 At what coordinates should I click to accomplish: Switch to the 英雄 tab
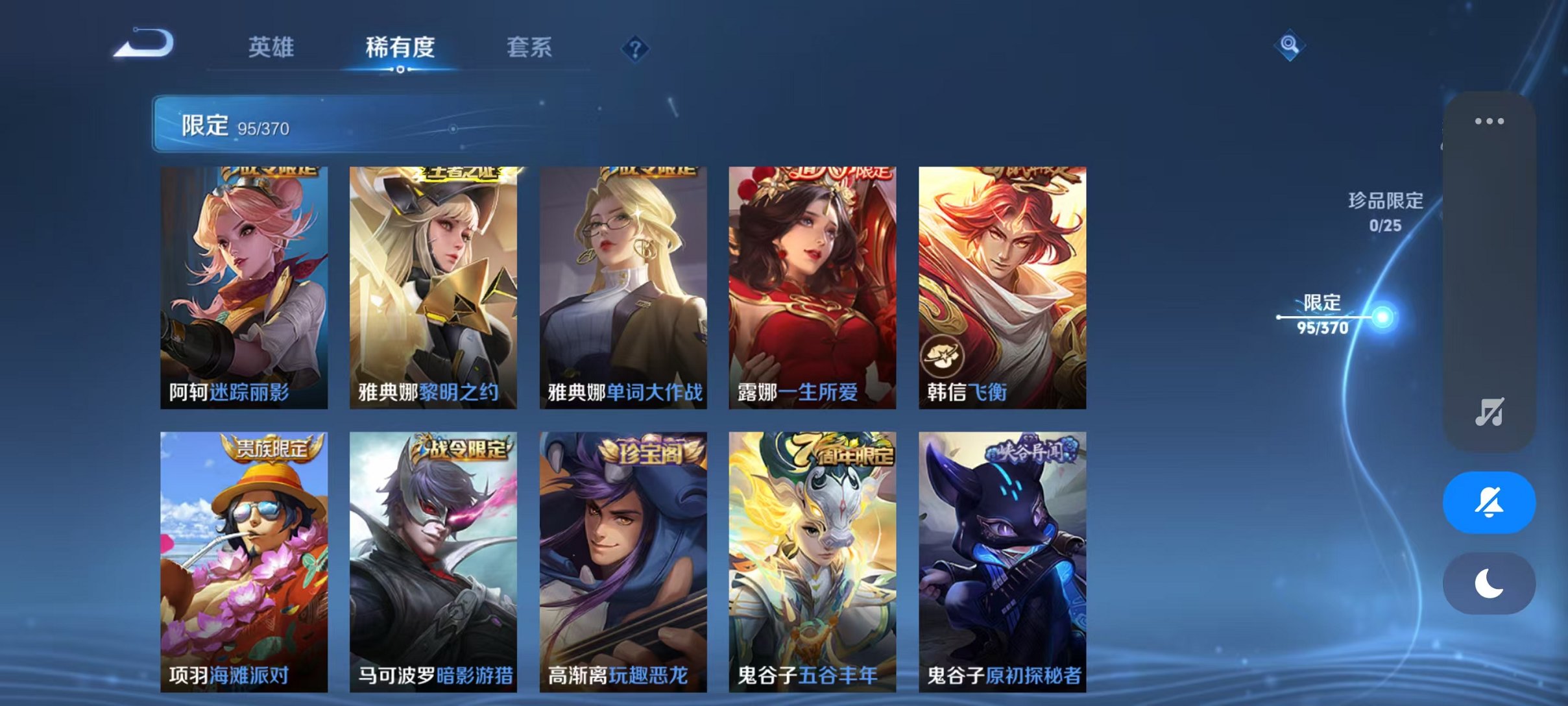click(x=272, y=45)
